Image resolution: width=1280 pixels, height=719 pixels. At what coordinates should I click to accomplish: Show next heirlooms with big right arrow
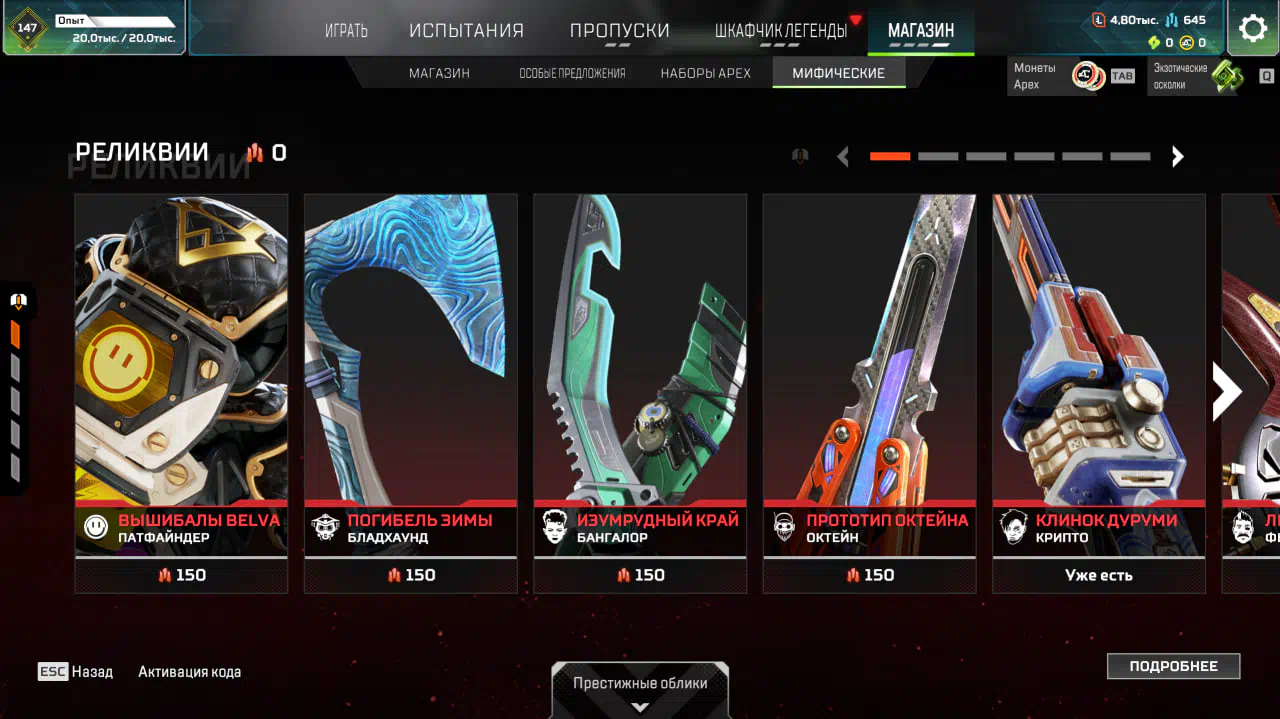pos(1226,392)
